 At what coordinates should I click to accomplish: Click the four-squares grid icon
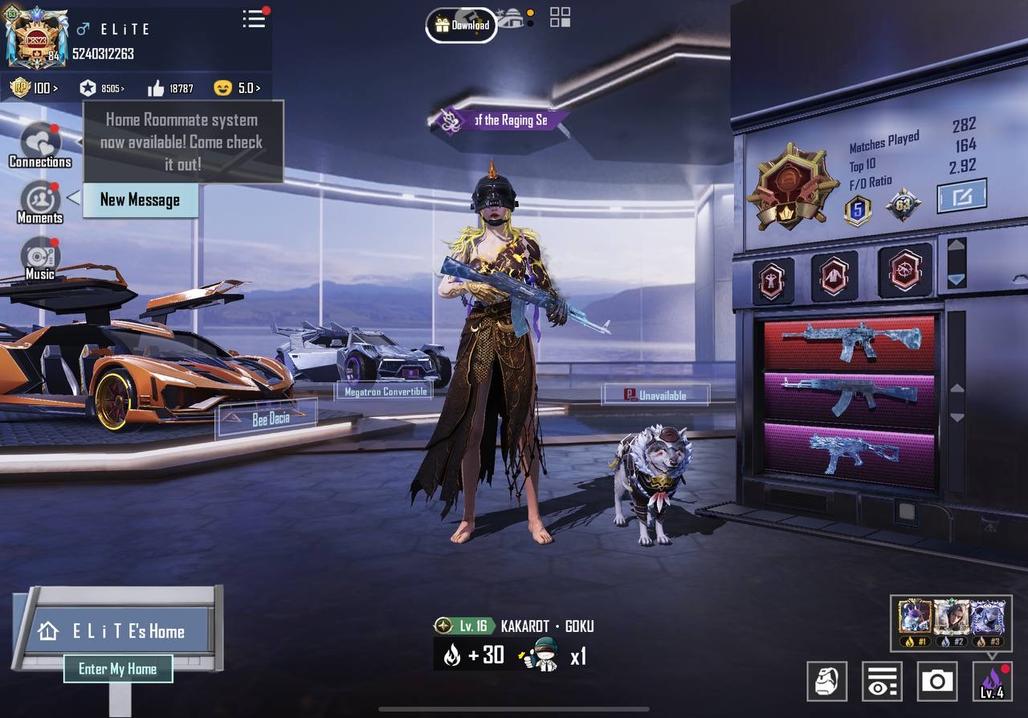[x=560, y=17]
